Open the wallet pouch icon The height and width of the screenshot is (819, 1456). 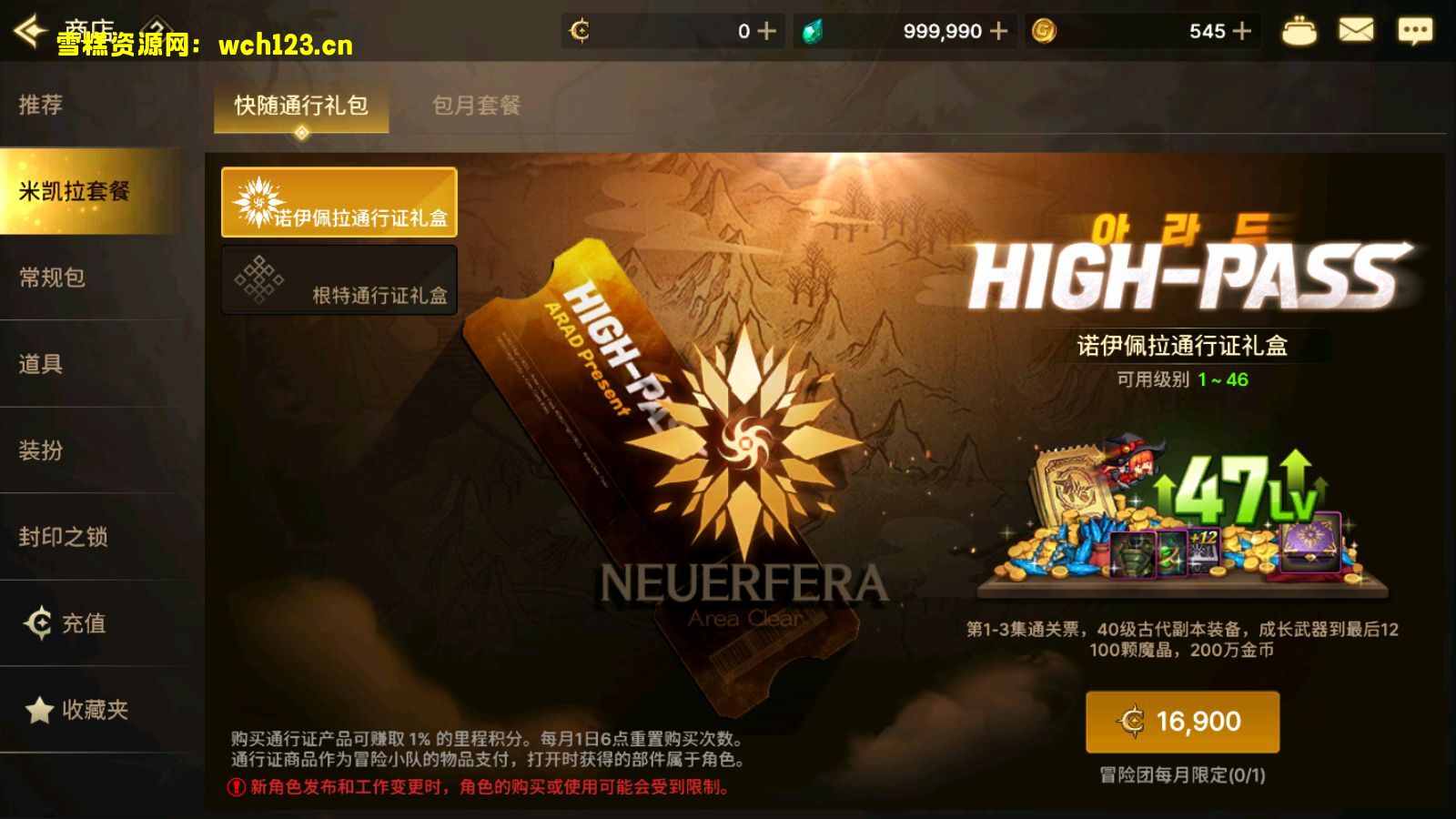point(1299,30)
